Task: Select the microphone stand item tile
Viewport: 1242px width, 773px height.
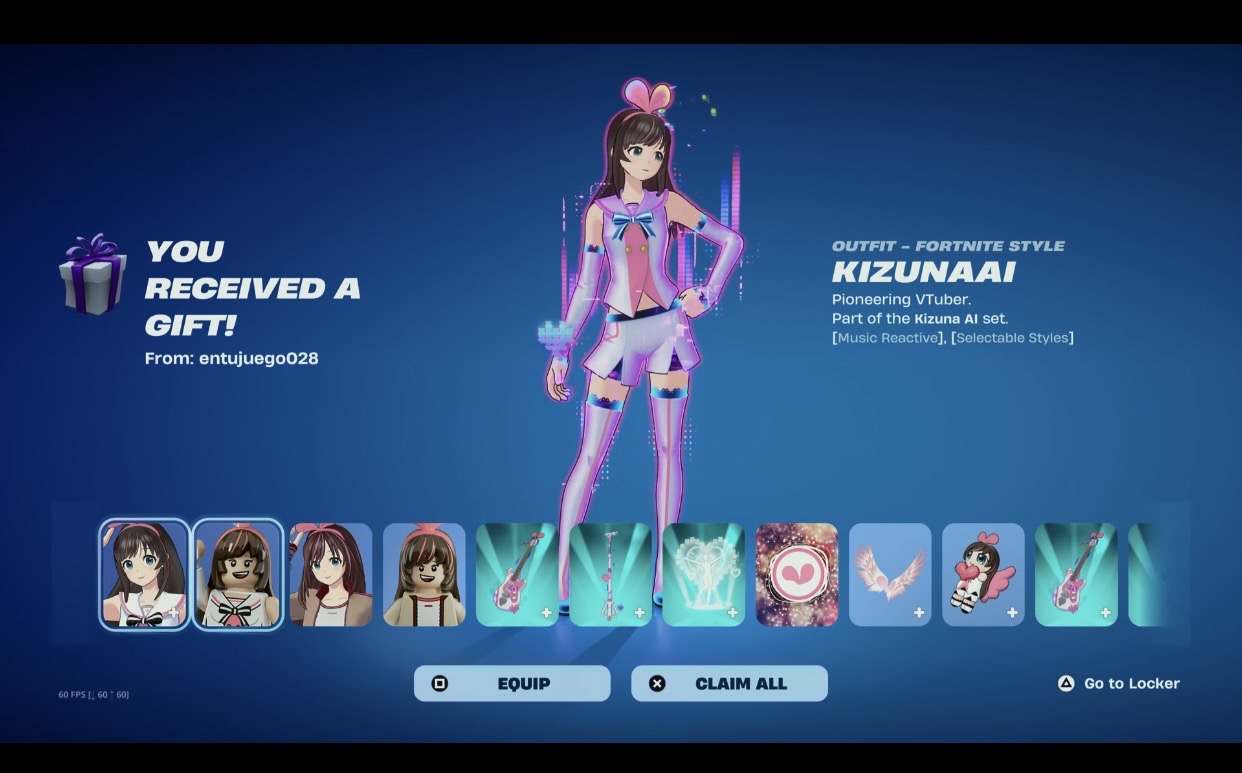Action: pos(610,574)
